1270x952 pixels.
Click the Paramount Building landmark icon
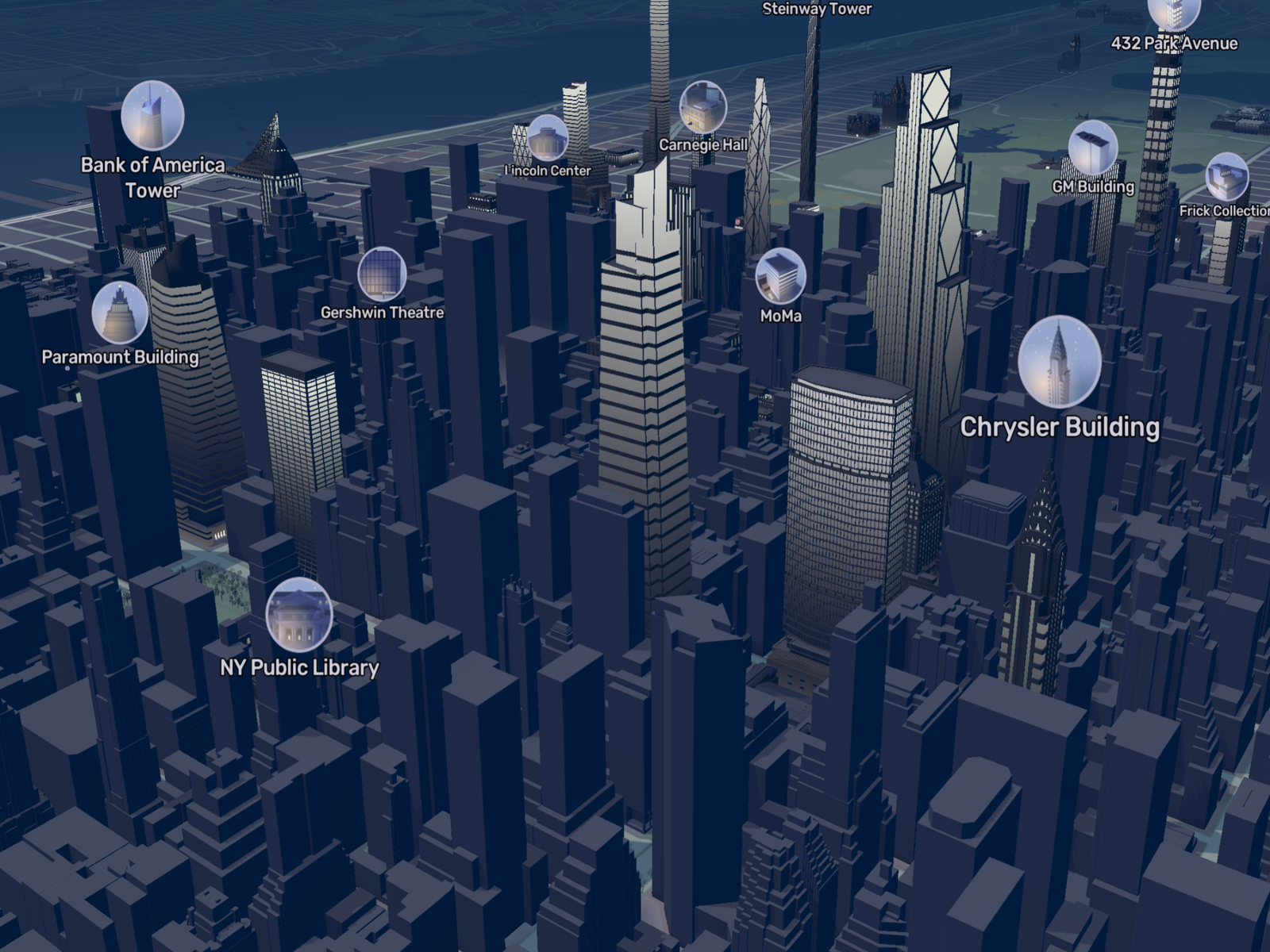(120, 313)
